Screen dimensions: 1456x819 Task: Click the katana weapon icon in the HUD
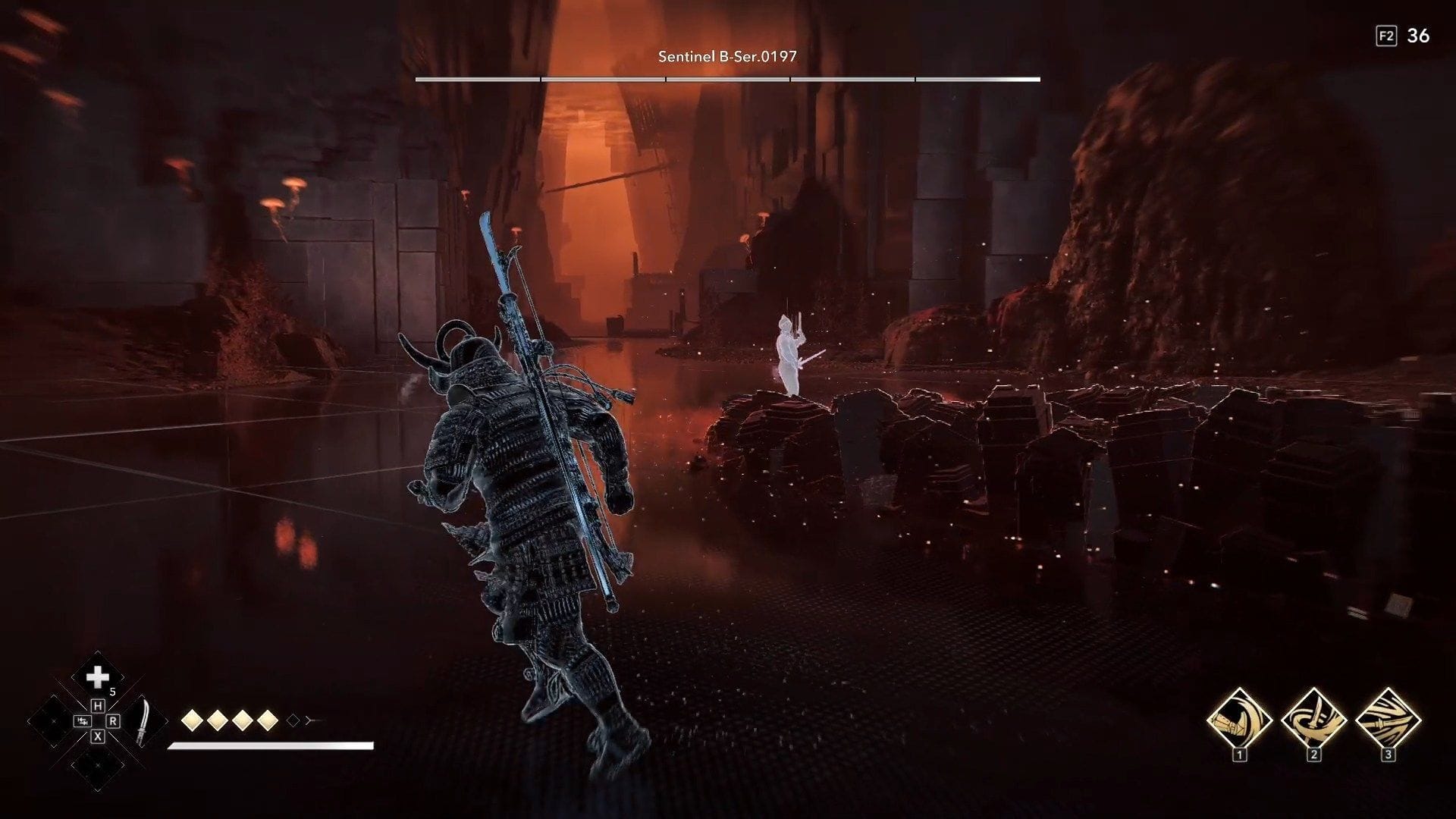coord(144,722)
